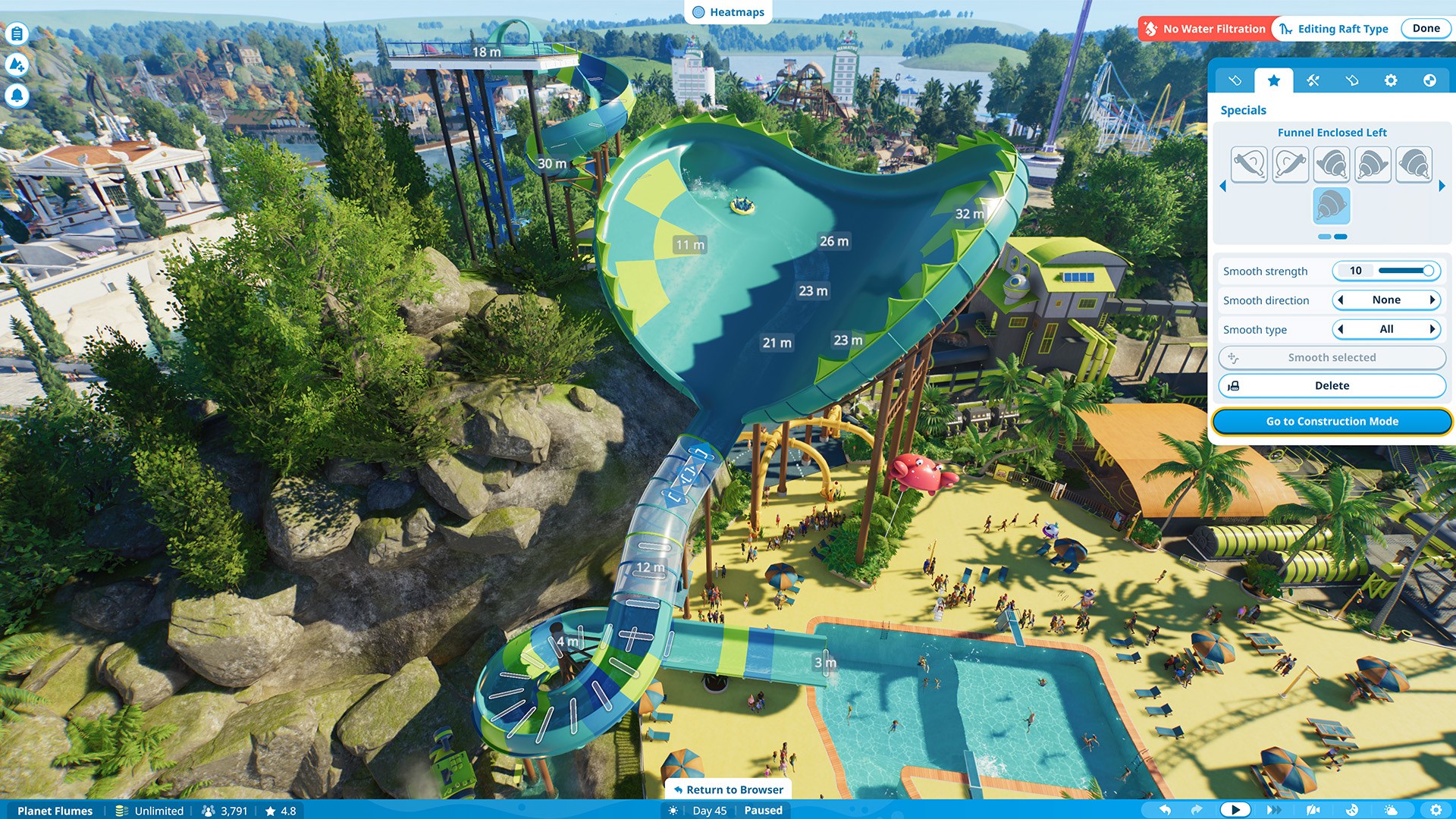The width and height of the screenshot is (1456, 819).
Task: Open the notifications bell icon
Action: tap(16, 97)
